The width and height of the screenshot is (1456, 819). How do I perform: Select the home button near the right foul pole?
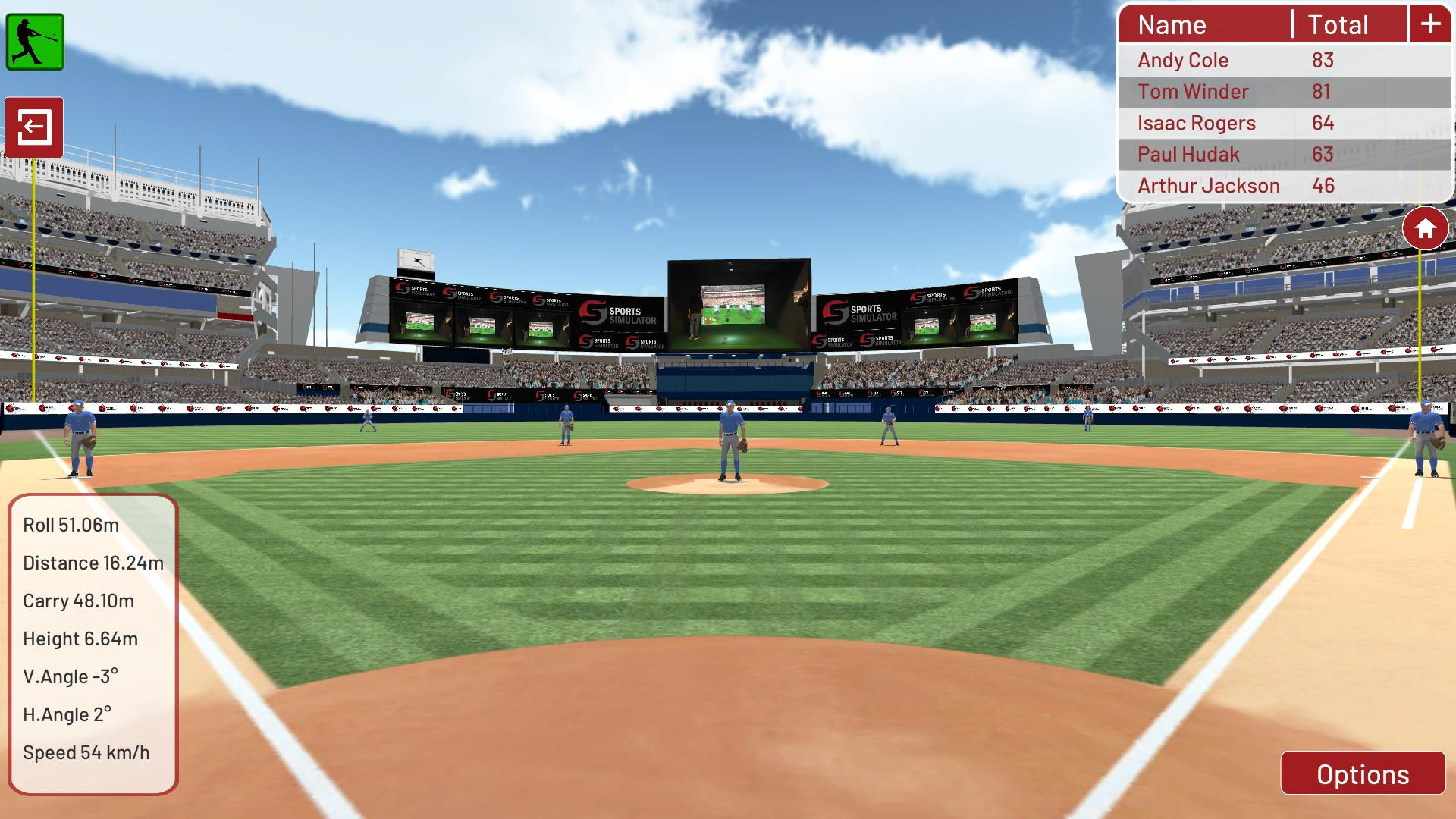[1425, 227]
